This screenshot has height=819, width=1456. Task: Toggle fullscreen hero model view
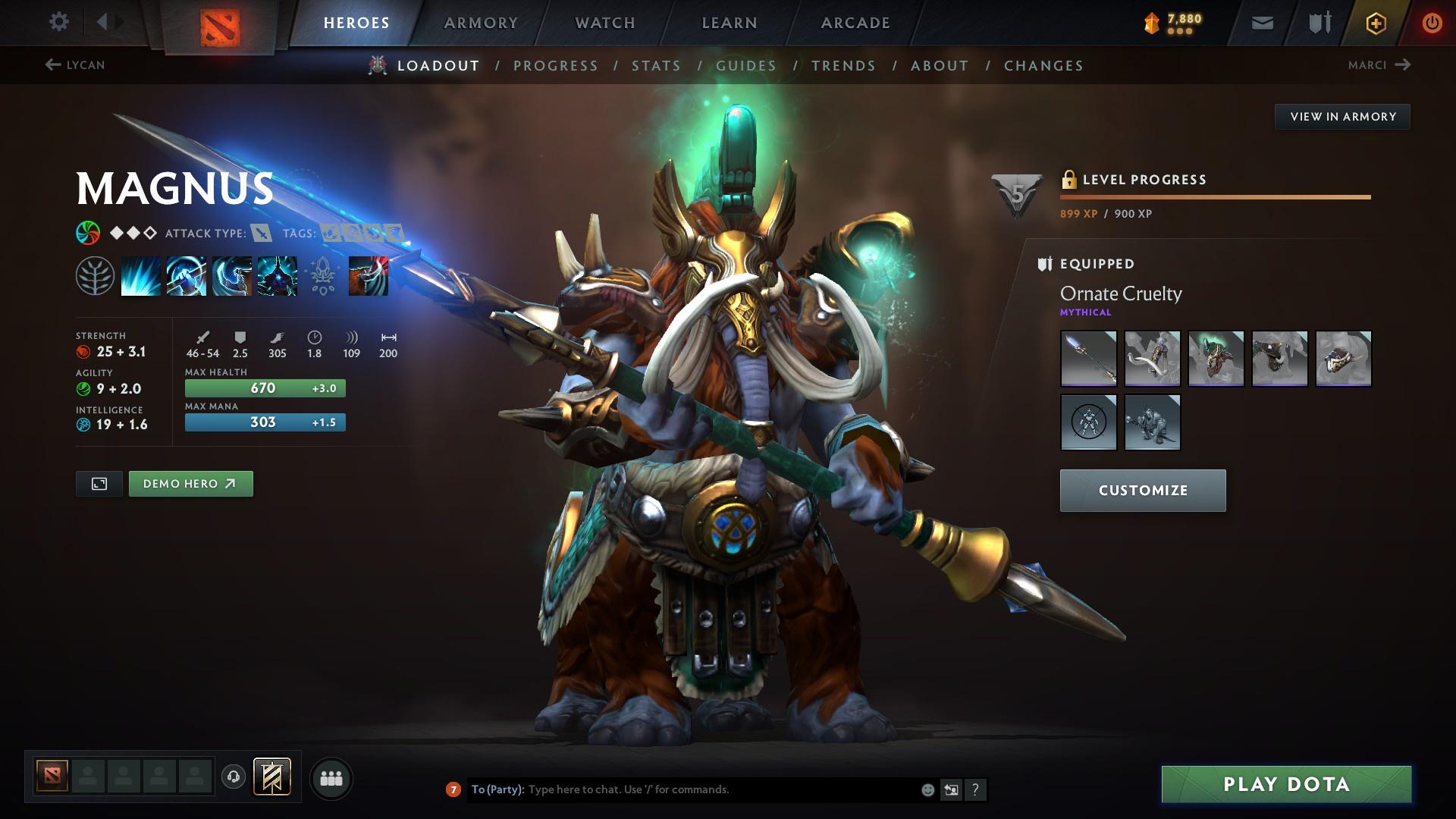[x=99, y=484]
